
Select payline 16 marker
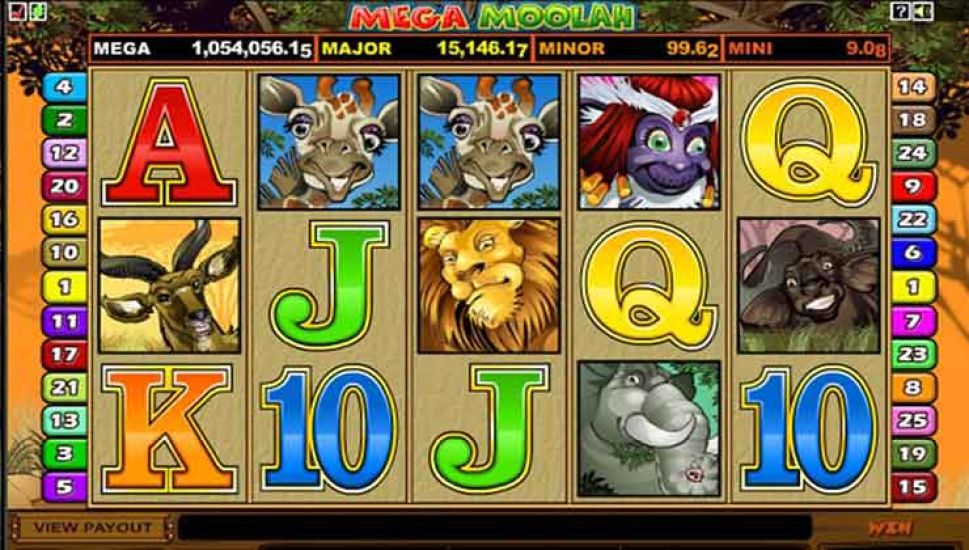(64, 220)
